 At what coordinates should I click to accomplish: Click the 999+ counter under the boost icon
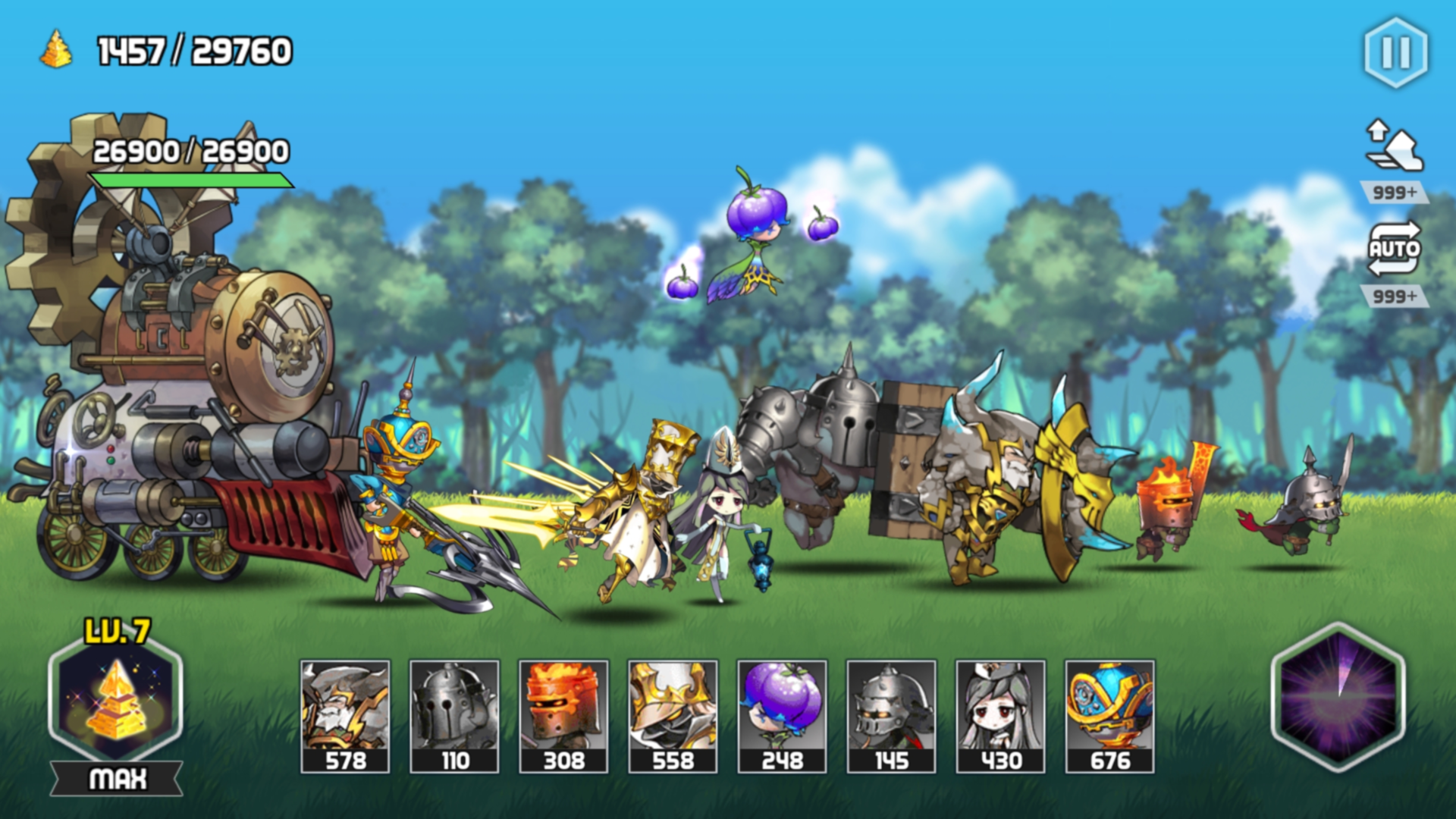point(1397,190)
